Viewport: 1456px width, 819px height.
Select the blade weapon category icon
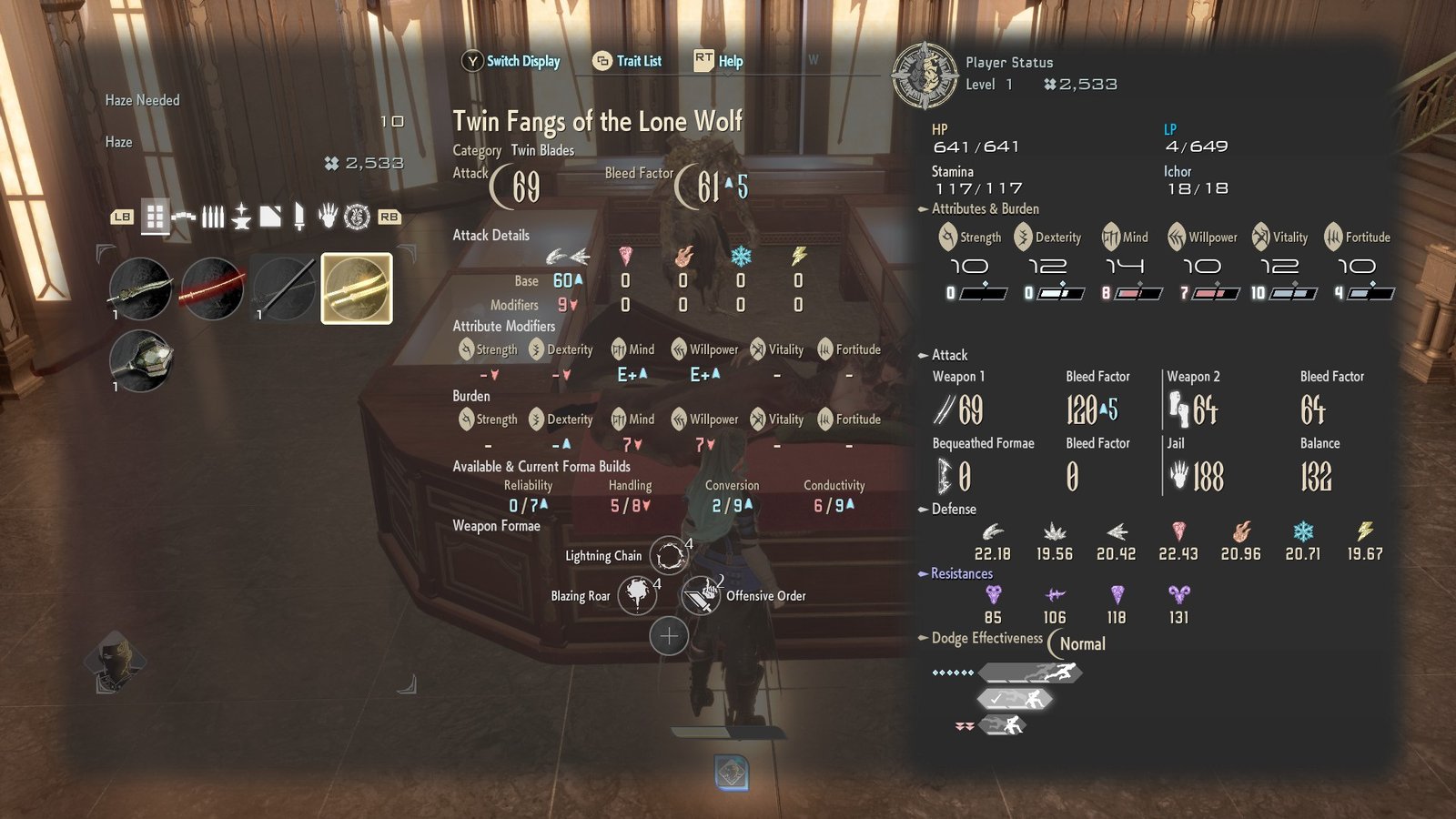[x=298, y=218]
